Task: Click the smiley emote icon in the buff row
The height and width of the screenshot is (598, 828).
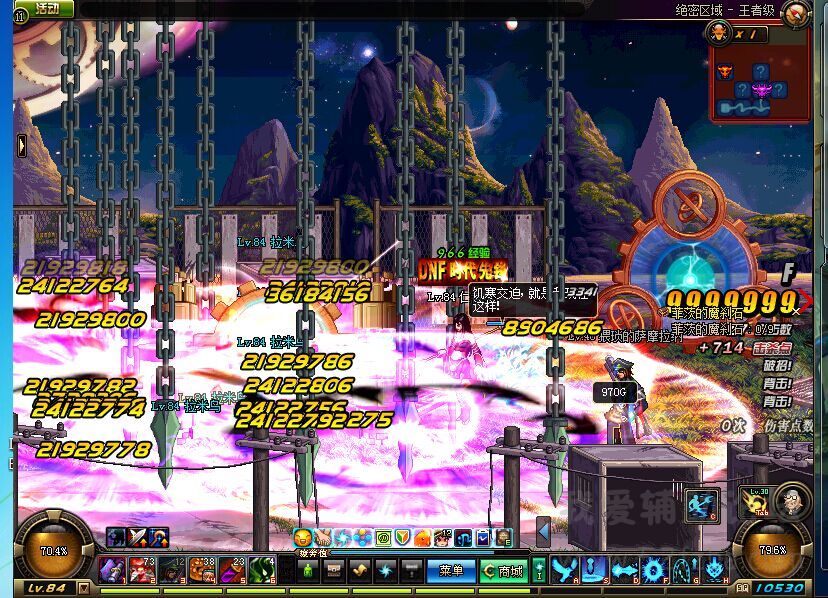Action: point(302,538)
